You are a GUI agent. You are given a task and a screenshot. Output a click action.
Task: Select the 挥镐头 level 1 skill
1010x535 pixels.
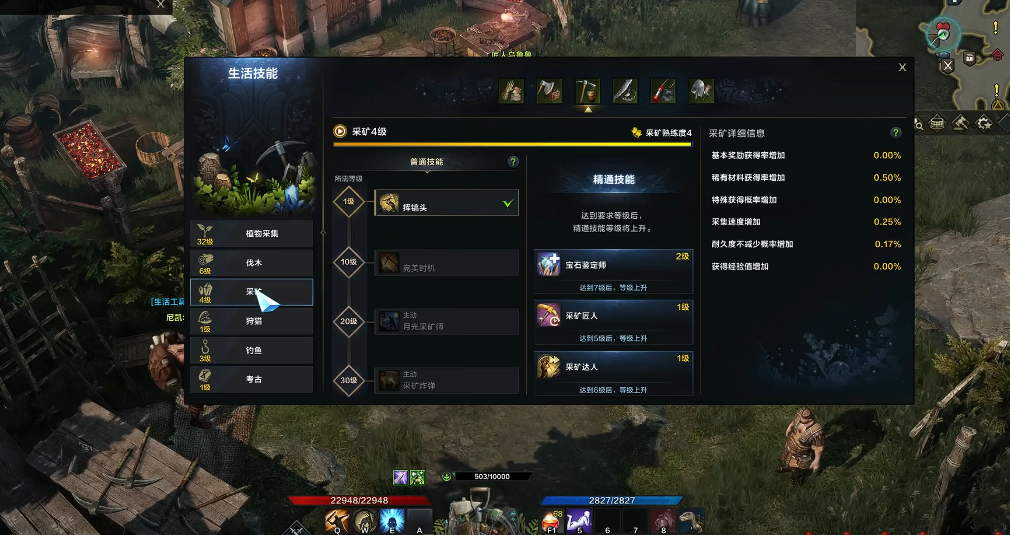(446, 203)
